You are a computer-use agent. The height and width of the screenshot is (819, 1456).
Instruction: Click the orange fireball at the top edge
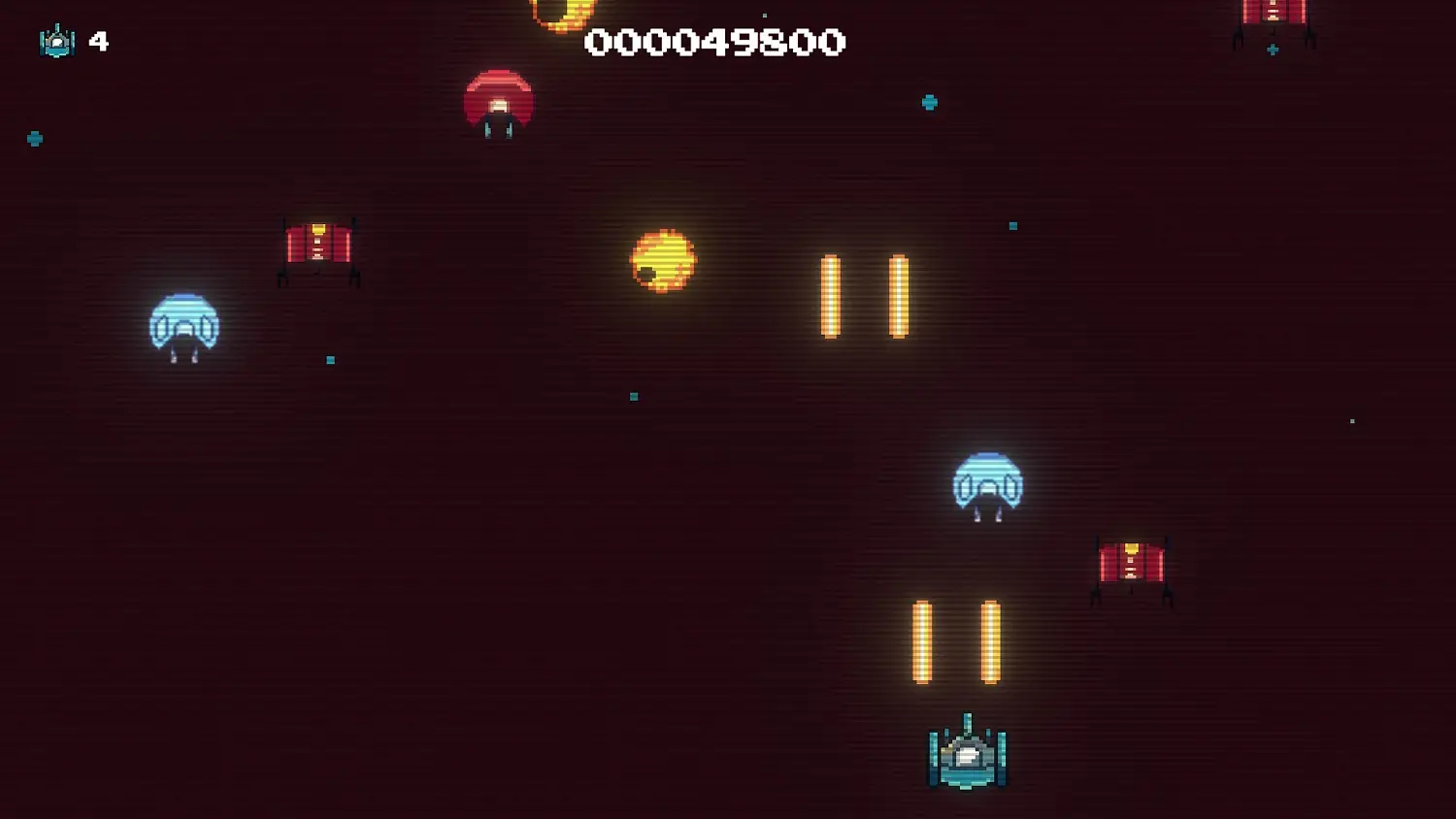pos(563,8)
